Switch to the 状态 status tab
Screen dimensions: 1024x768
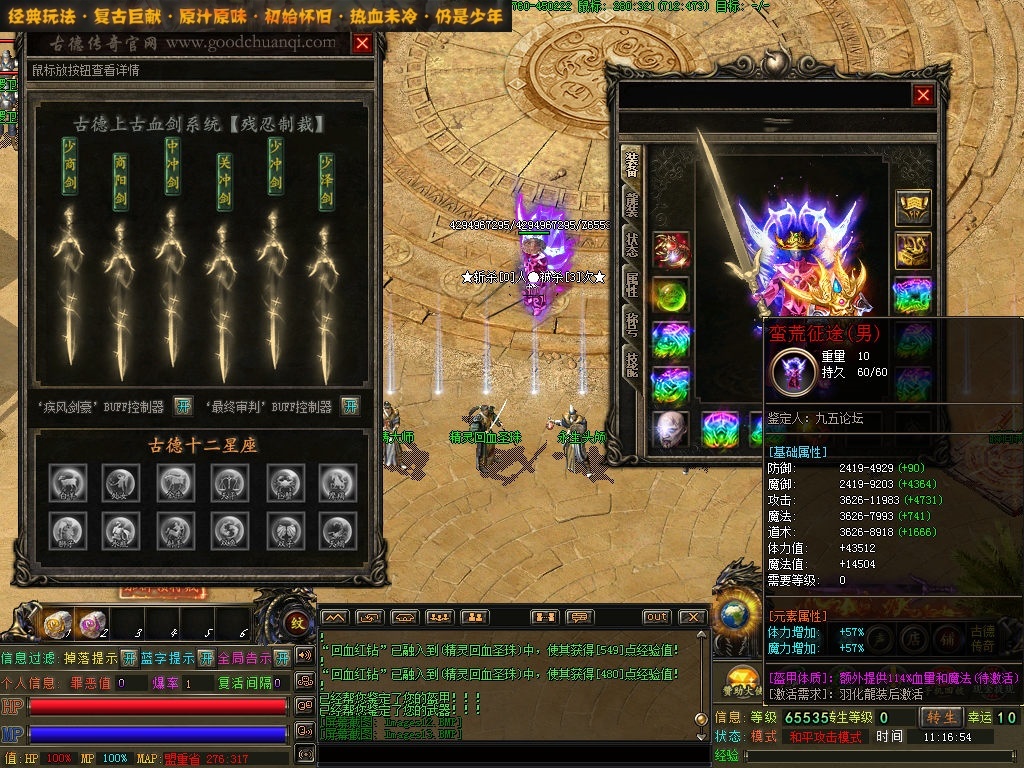[632, 243]
